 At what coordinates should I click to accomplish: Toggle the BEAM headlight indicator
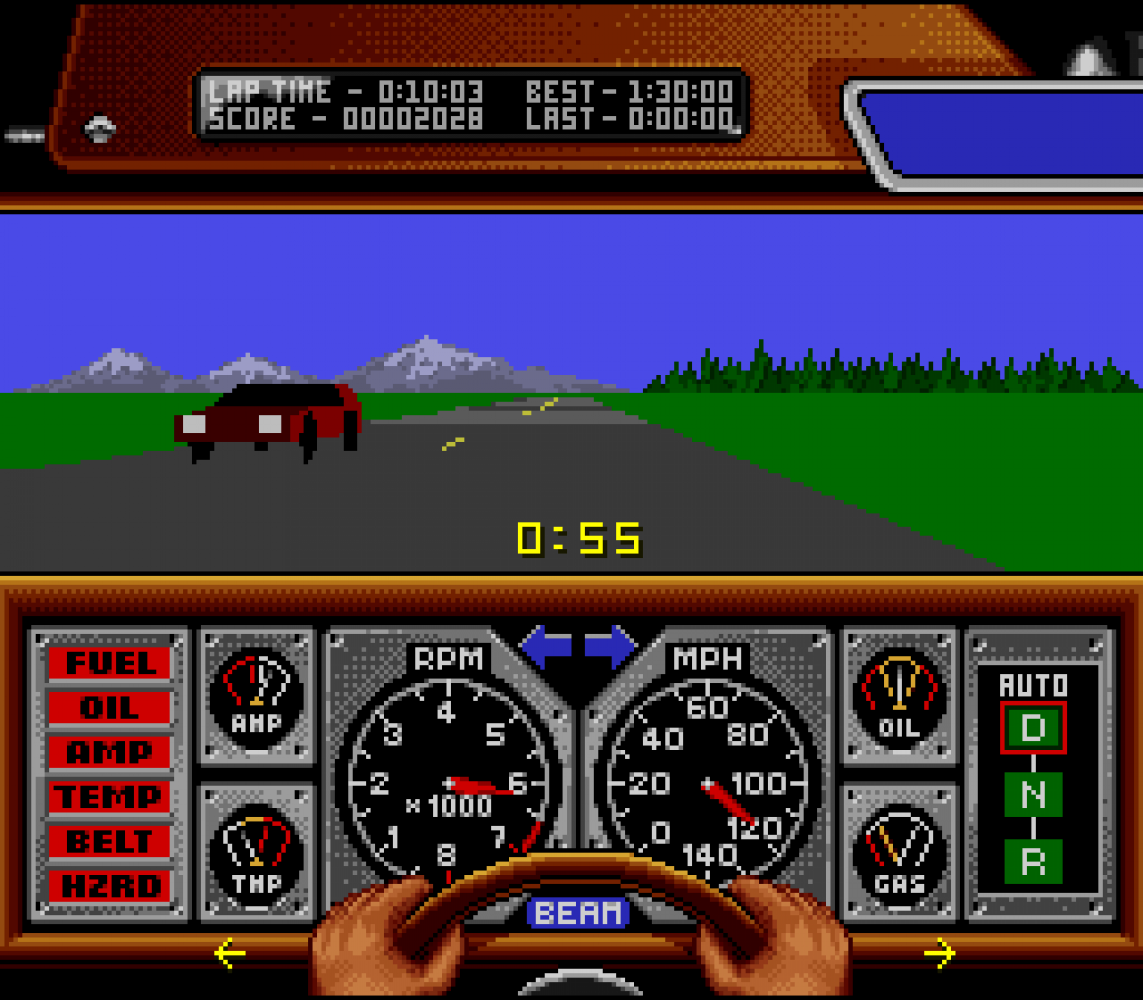578,912
